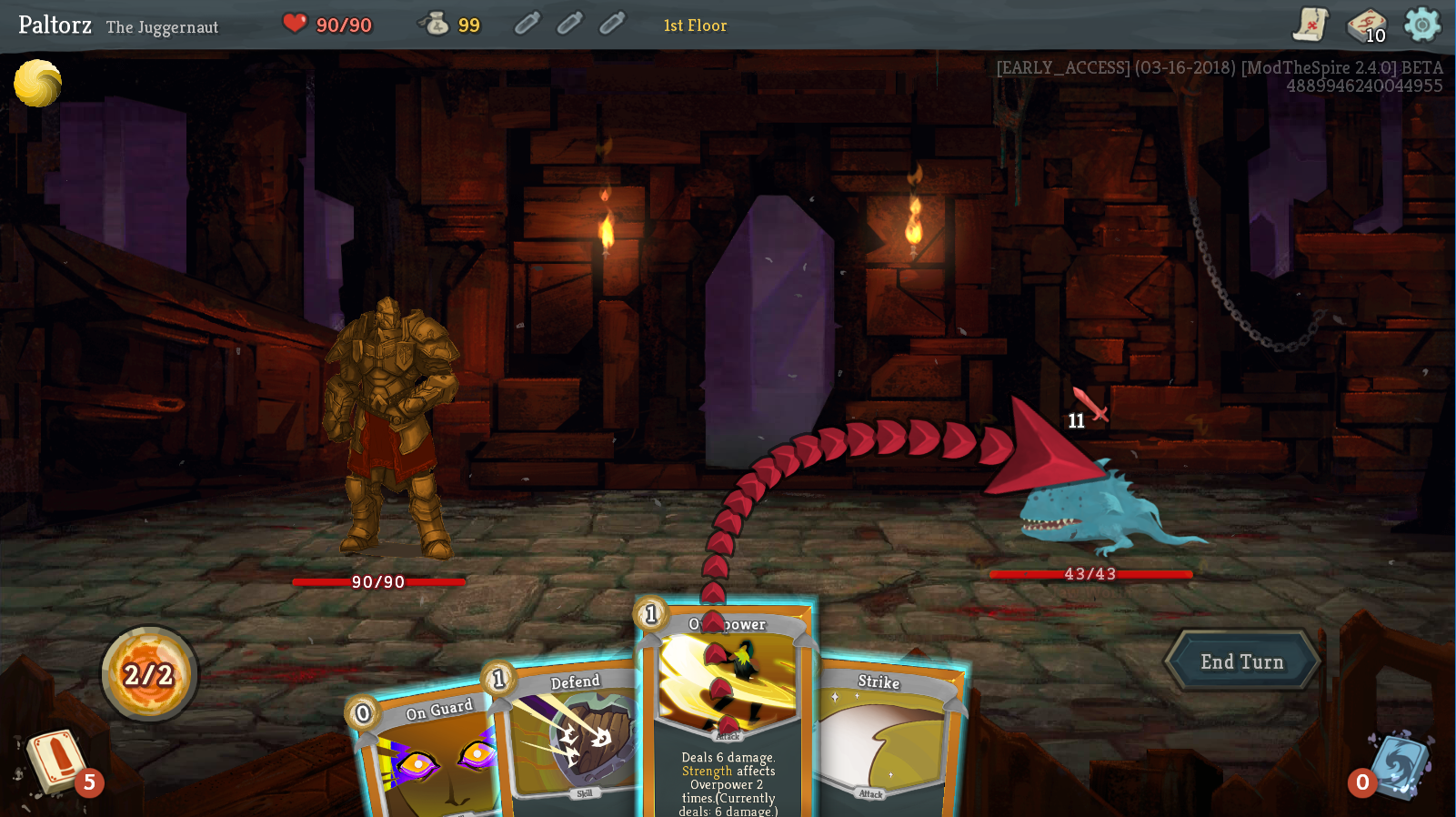
Task: Inspect the golden swirl relic
Action: [x=37, y=84]
